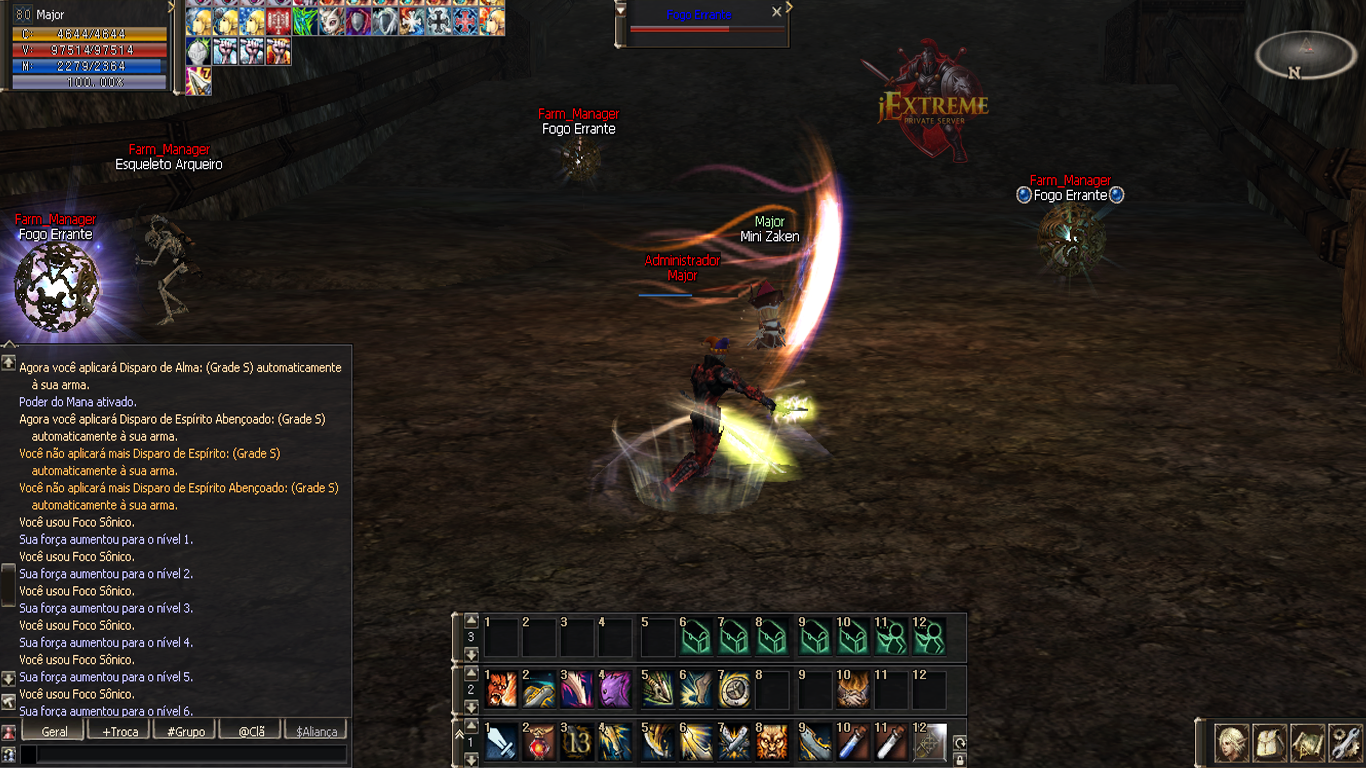Activate the sword attack skill in slot 1
This screenshot has height=768, width=1366.
[x=501, y=742]
